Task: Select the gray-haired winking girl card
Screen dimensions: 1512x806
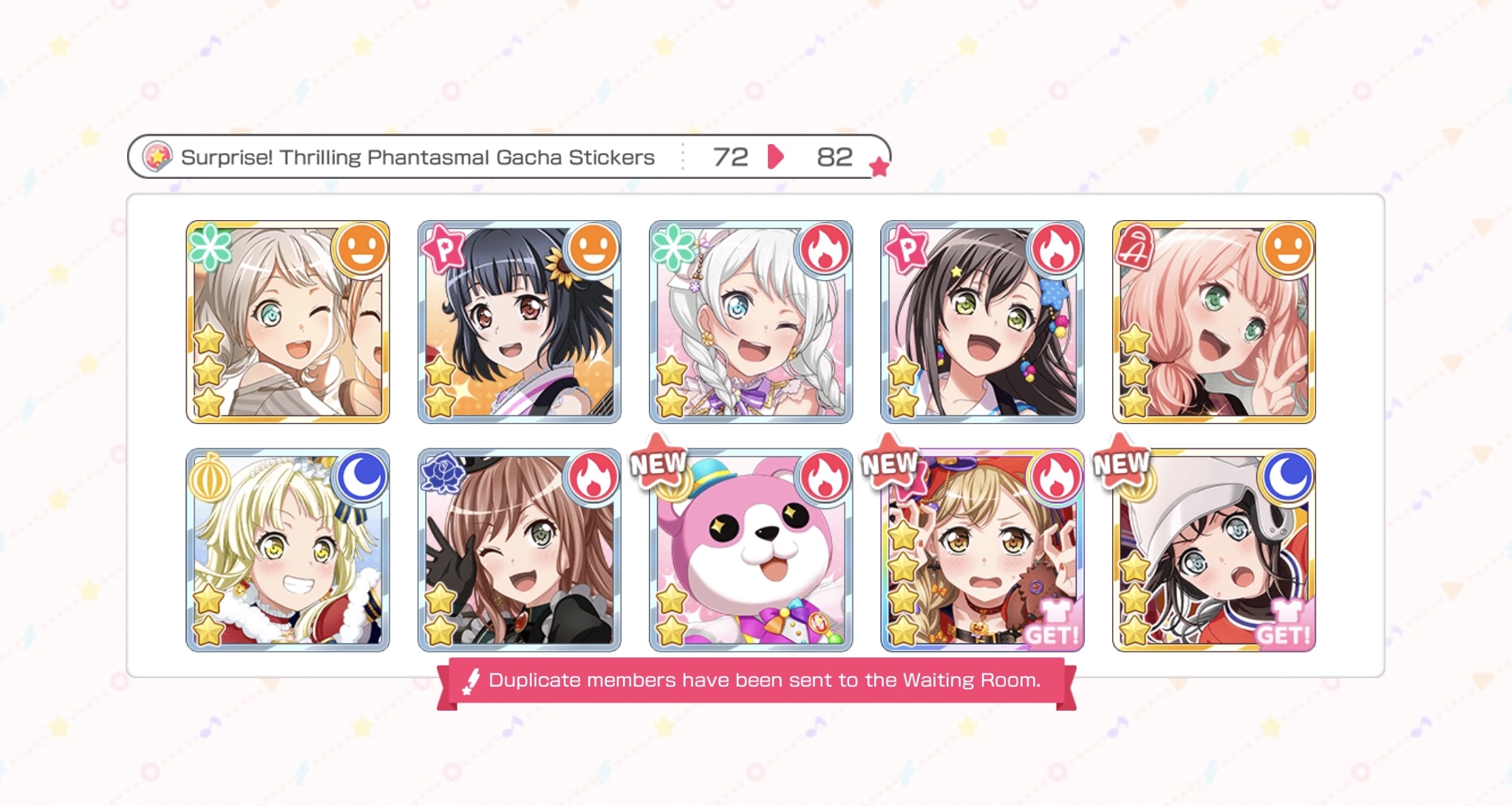Action: pyautogui.click(x=287, y=322)
